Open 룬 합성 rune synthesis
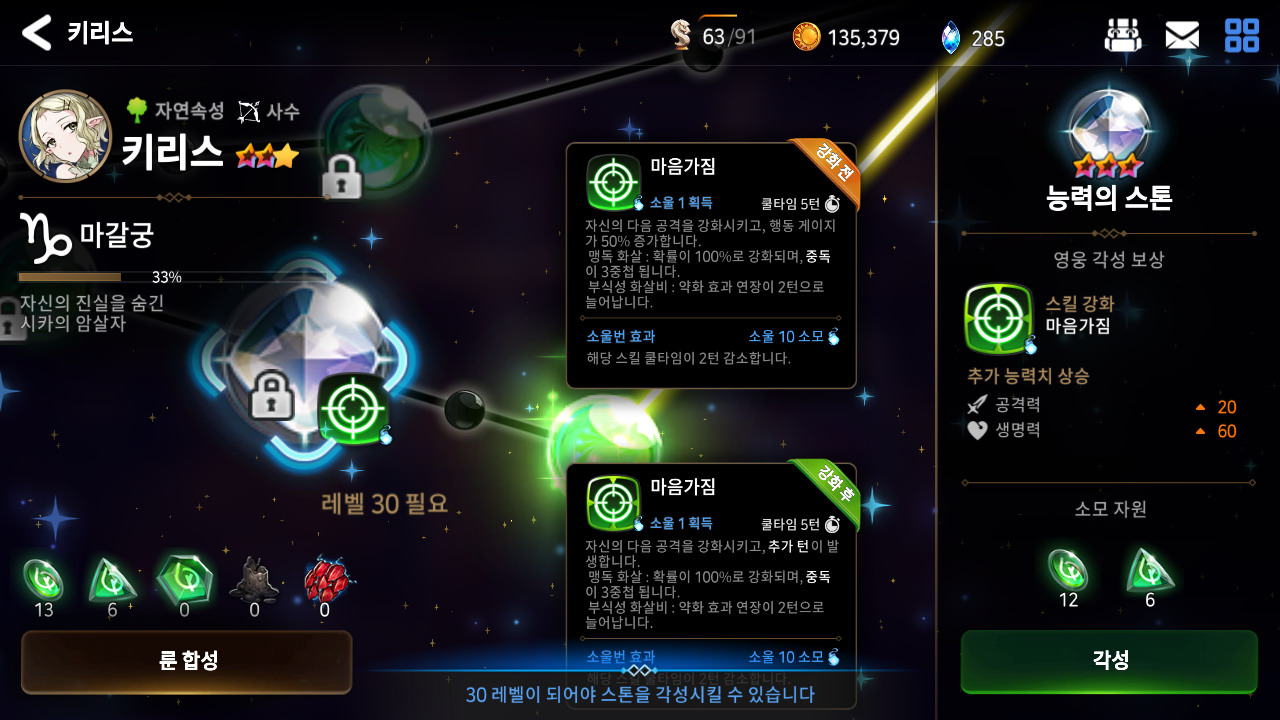 (x=187, y=661)
